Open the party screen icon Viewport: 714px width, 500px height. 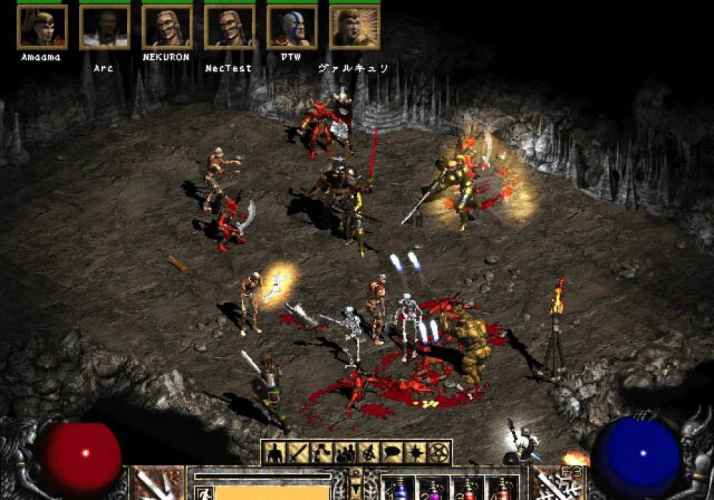point(345,453)
